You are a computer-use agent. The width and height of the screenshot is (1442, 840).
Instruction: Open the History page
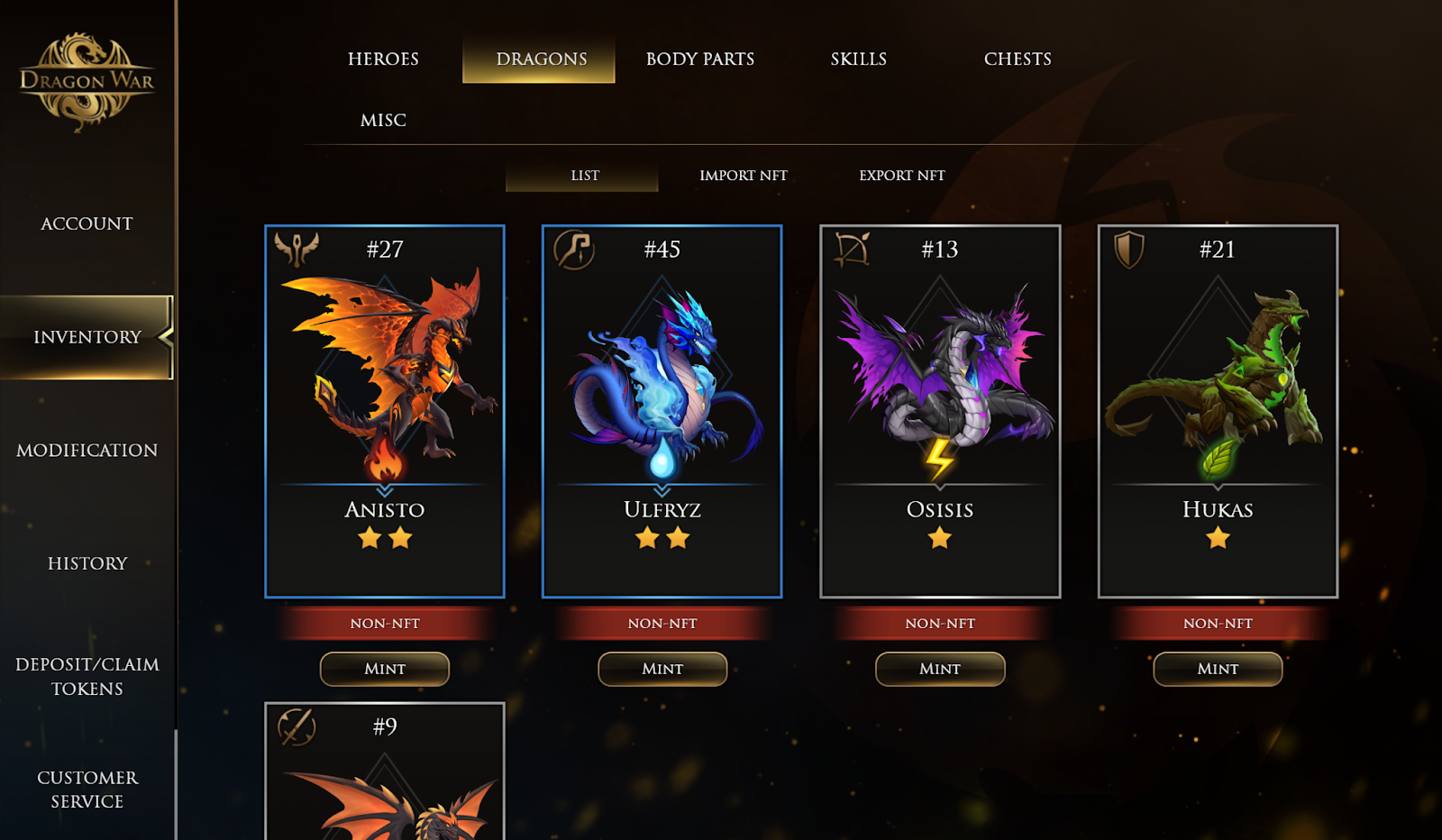(87, 563)
